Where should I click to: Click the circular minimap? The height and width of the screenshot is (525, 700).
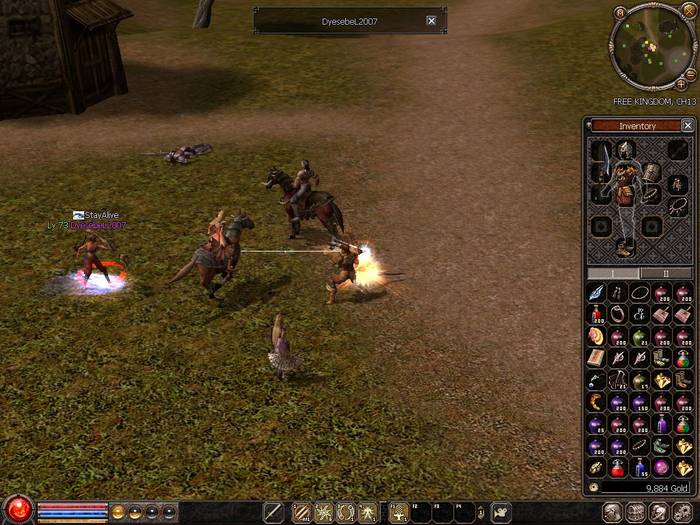[652, 47]
